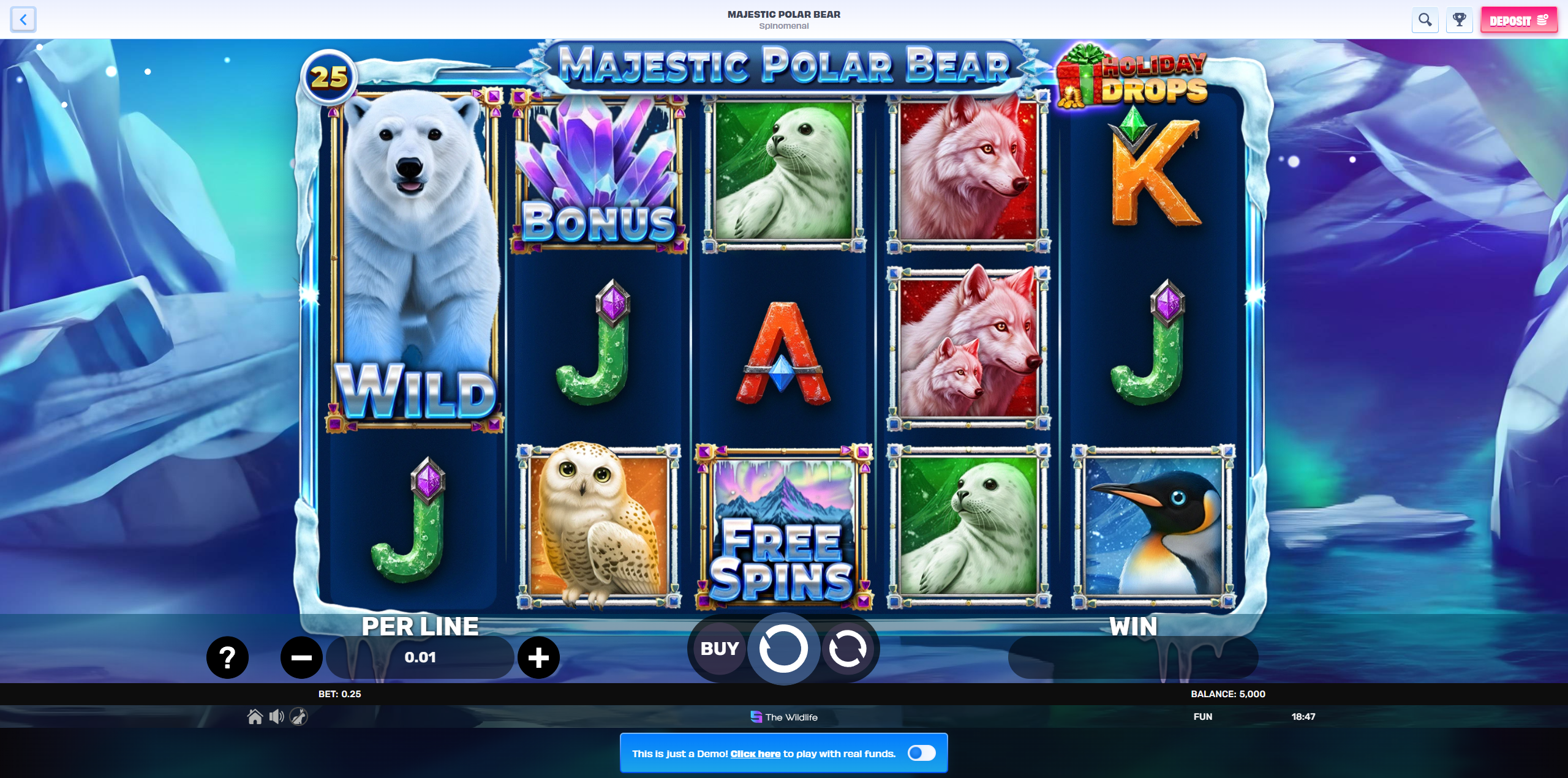Switch the demo mode toggle
Image resolution: width=1568 pixels, height=778 pixels.
point(921,753)
